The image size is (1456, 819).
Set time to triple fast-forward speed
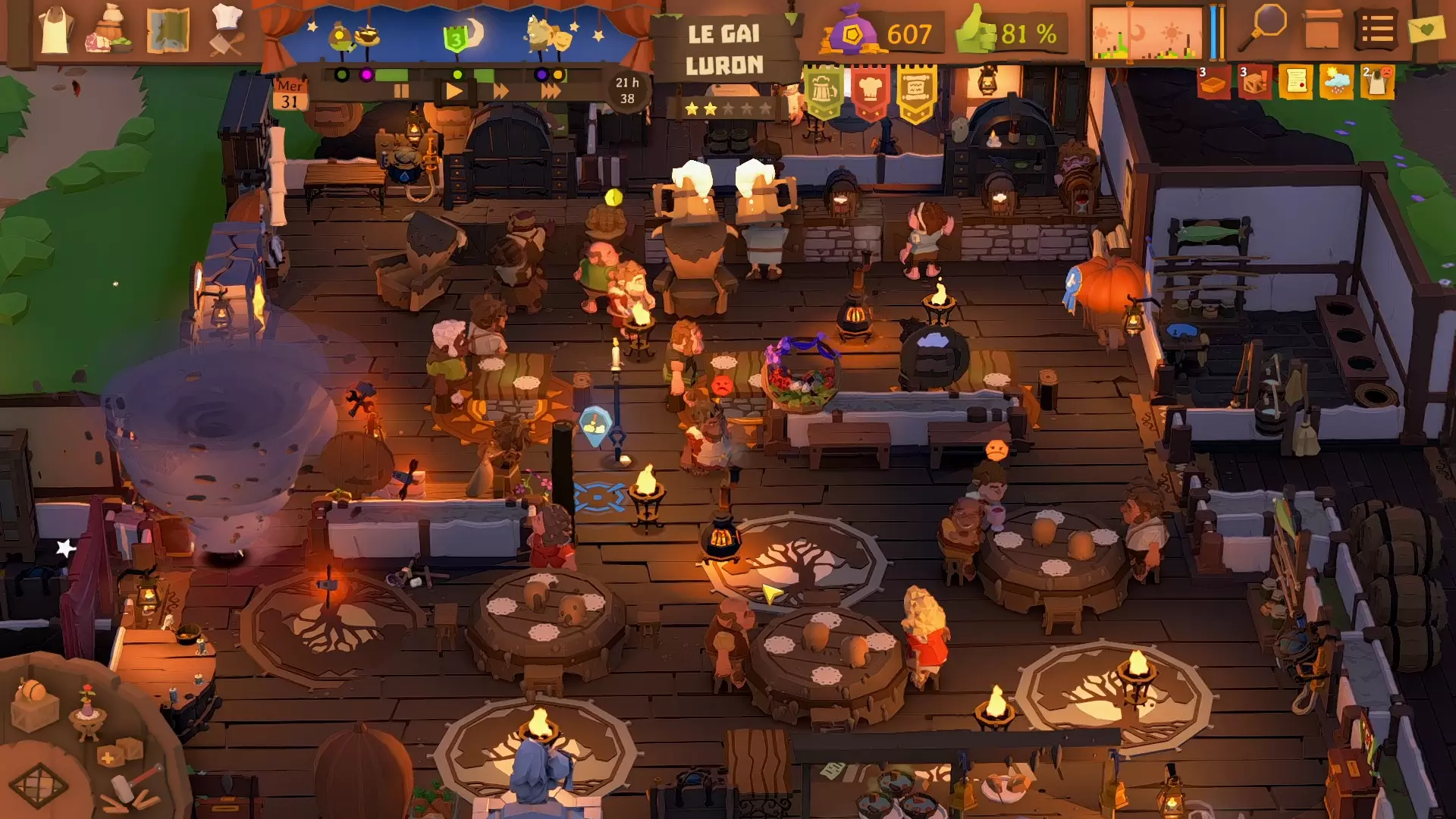(x=551, y=92)
